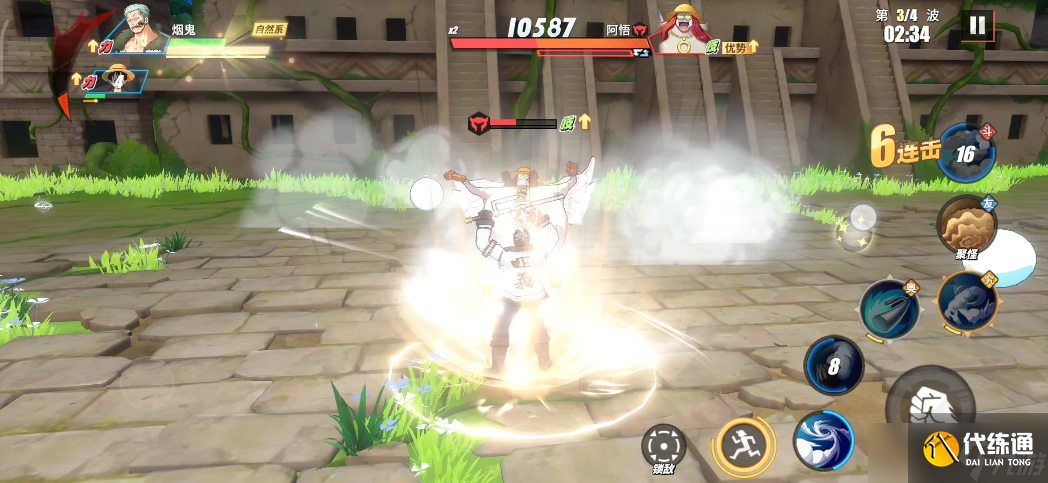1048x483 pixels.
Task: Activate the skill showing cooldown 8
Action: coord(834,365)
